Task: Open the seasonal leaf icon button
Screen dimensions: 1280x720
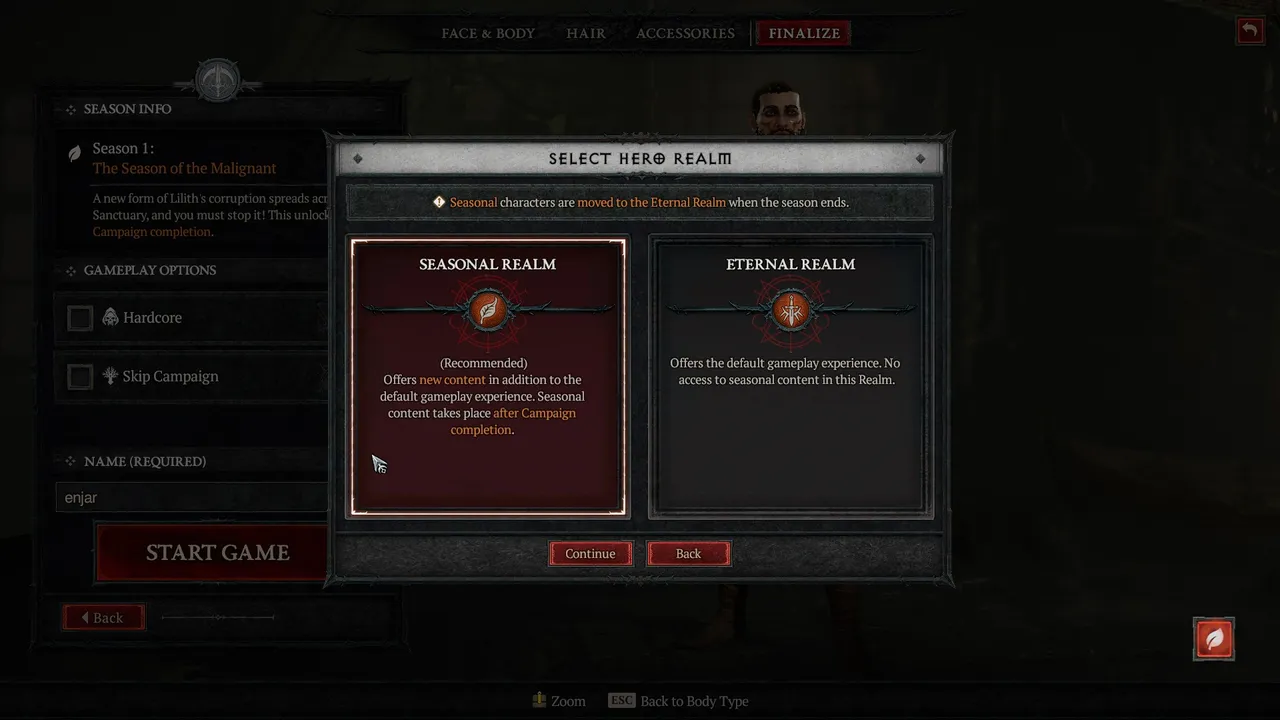Action: pos(1214,638)
